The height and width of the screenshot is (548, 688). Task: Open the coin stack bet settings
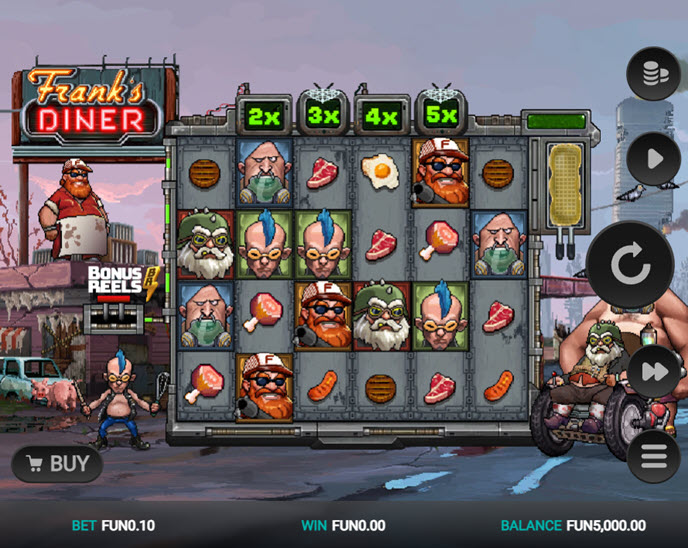pos(653,74)
